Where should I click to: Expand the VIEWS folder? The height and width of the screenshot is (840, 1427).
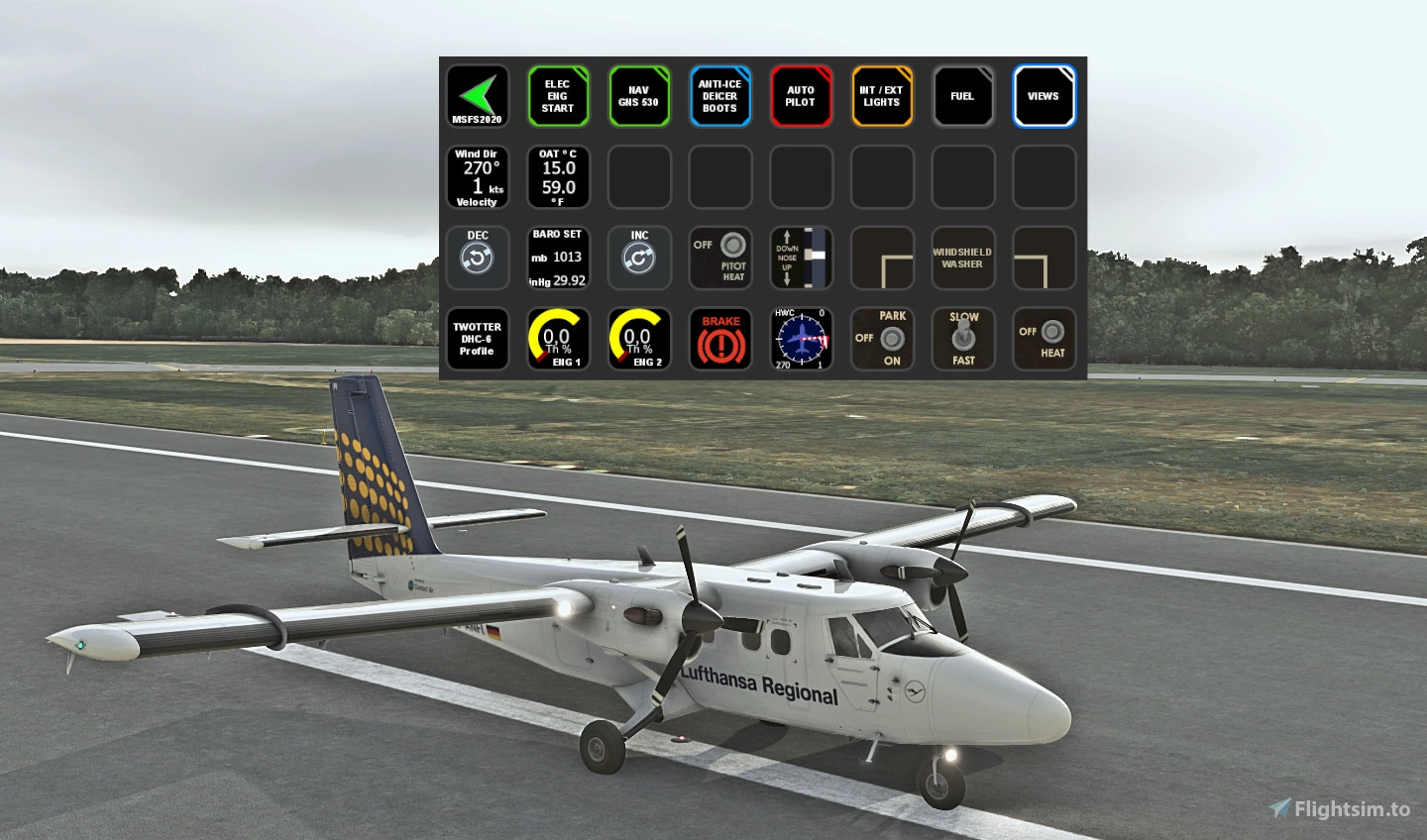pos(1043,95)
